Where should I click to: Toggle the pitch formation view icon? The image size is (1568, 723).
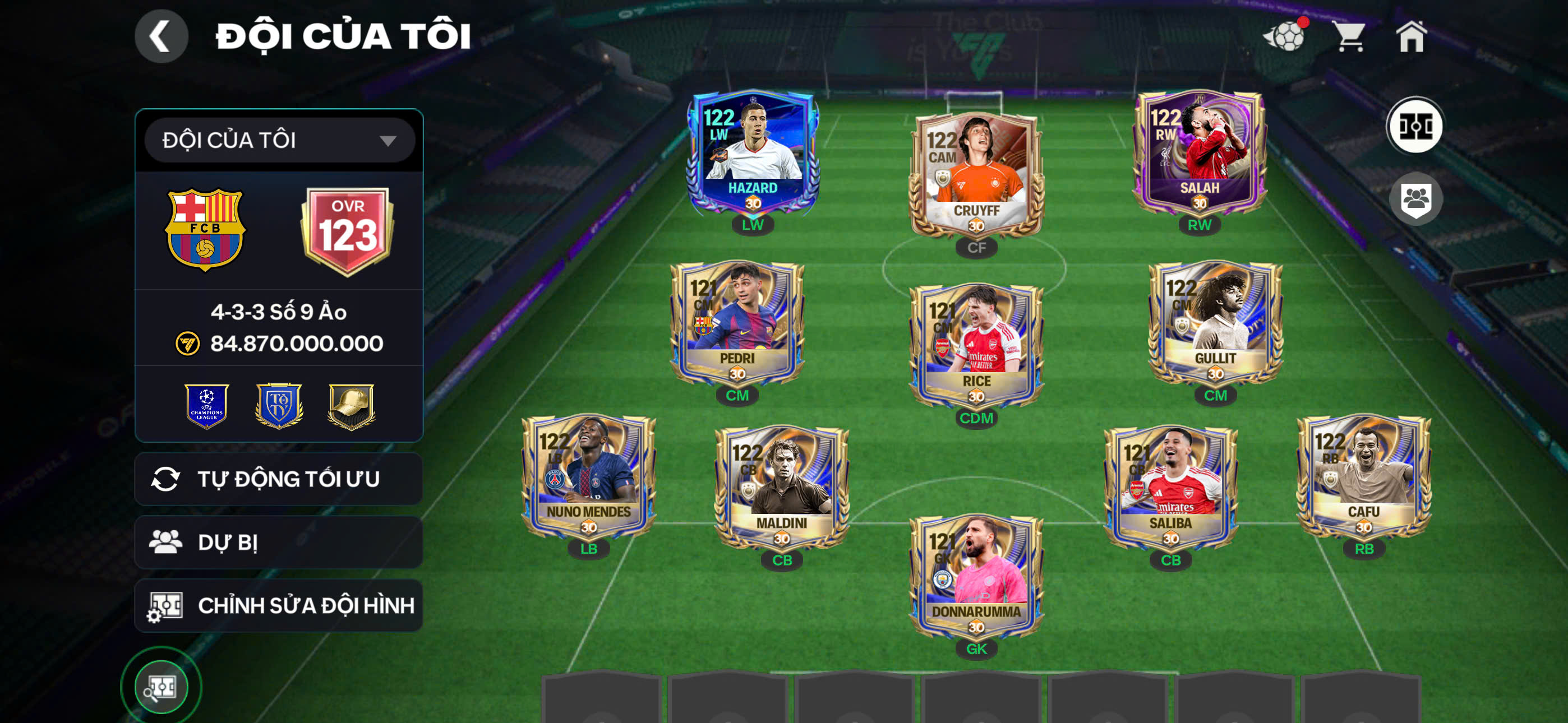pos(1414,127)
